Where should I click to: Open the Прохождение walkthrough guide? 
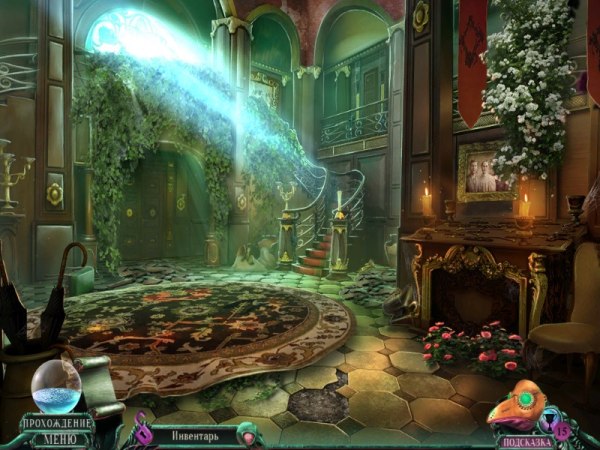[57, 423]
